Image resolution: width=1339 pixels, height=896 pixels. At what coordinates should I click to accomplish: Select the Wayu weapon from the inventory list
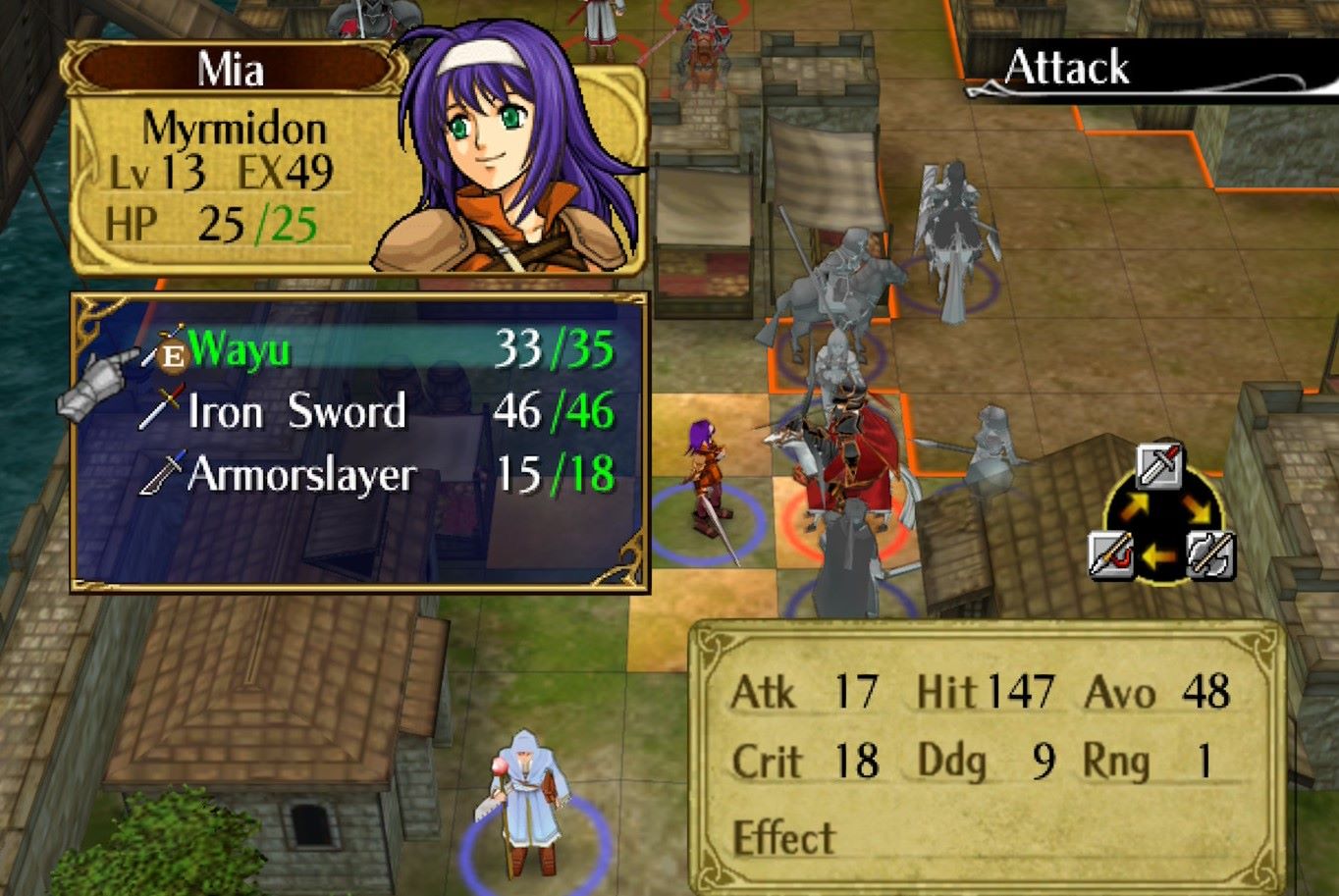tap(238, 349)
